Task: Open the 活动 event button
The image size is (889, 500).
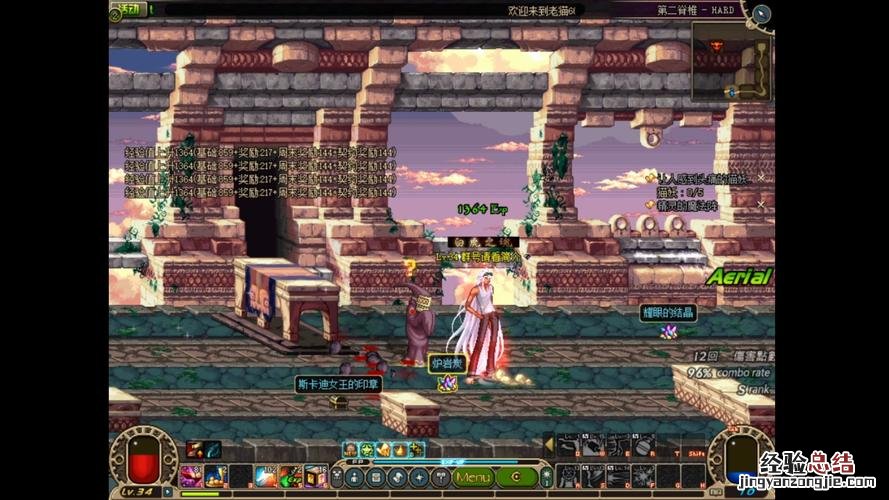Action: pyautogui.click(x=130, y=9)
